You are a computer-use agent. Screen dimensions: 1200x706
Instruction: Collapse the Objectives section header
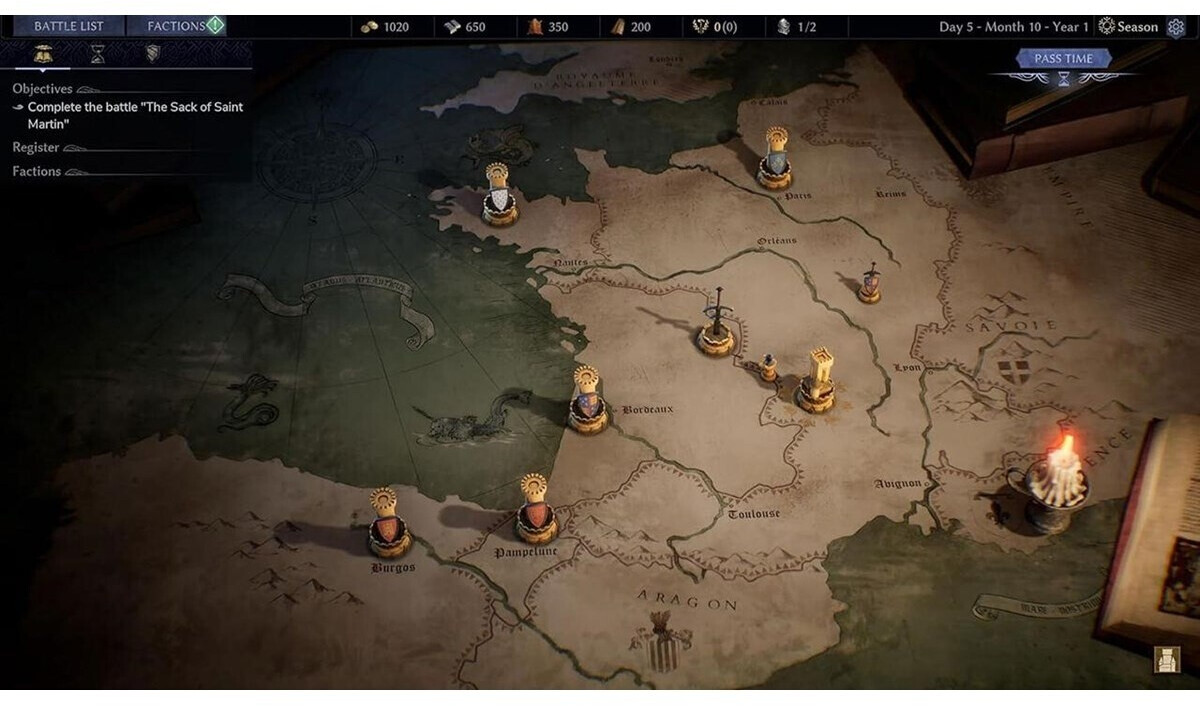pos(42,89)
